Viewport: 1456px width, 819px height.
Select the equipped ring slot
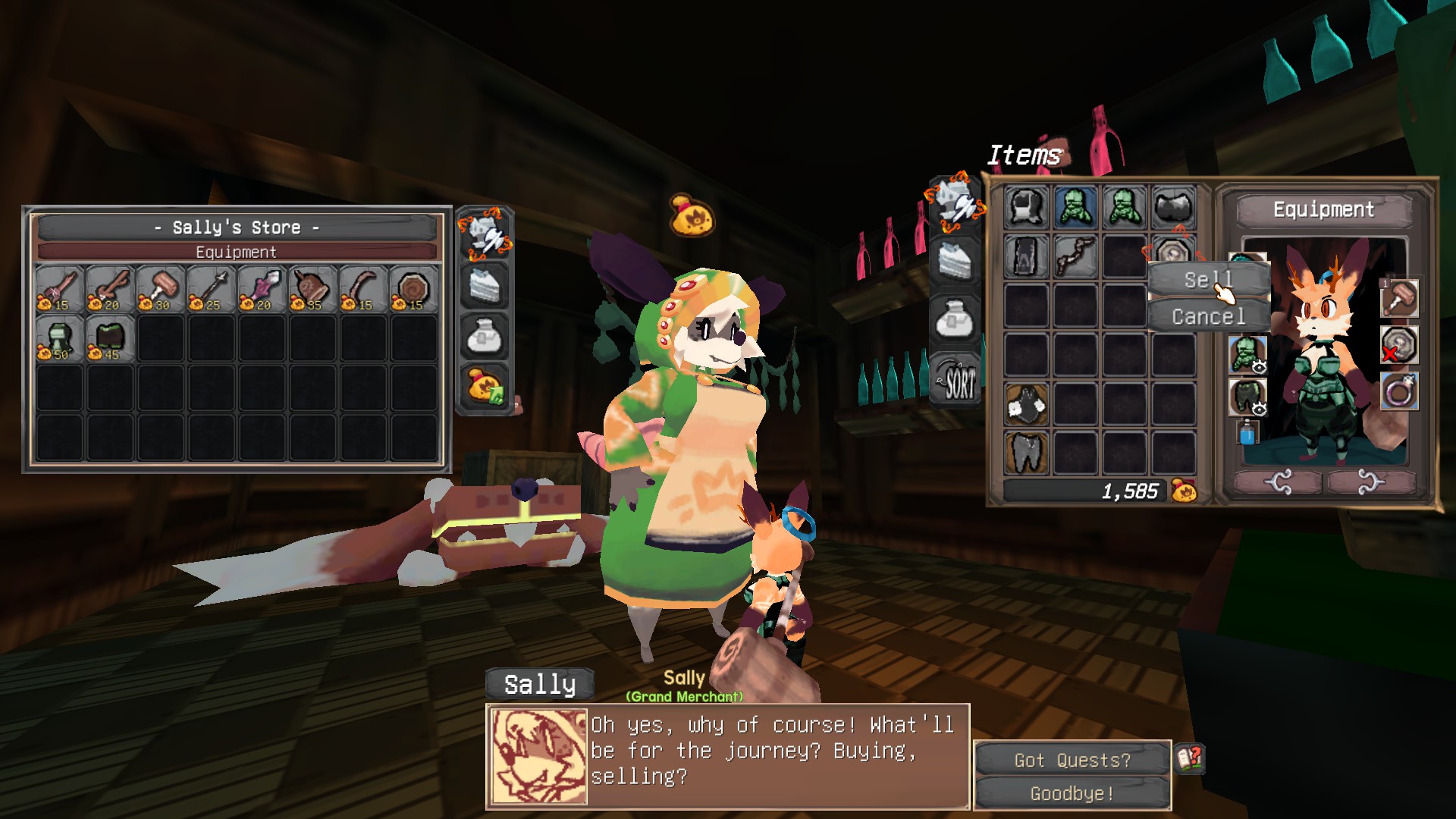1399,392
